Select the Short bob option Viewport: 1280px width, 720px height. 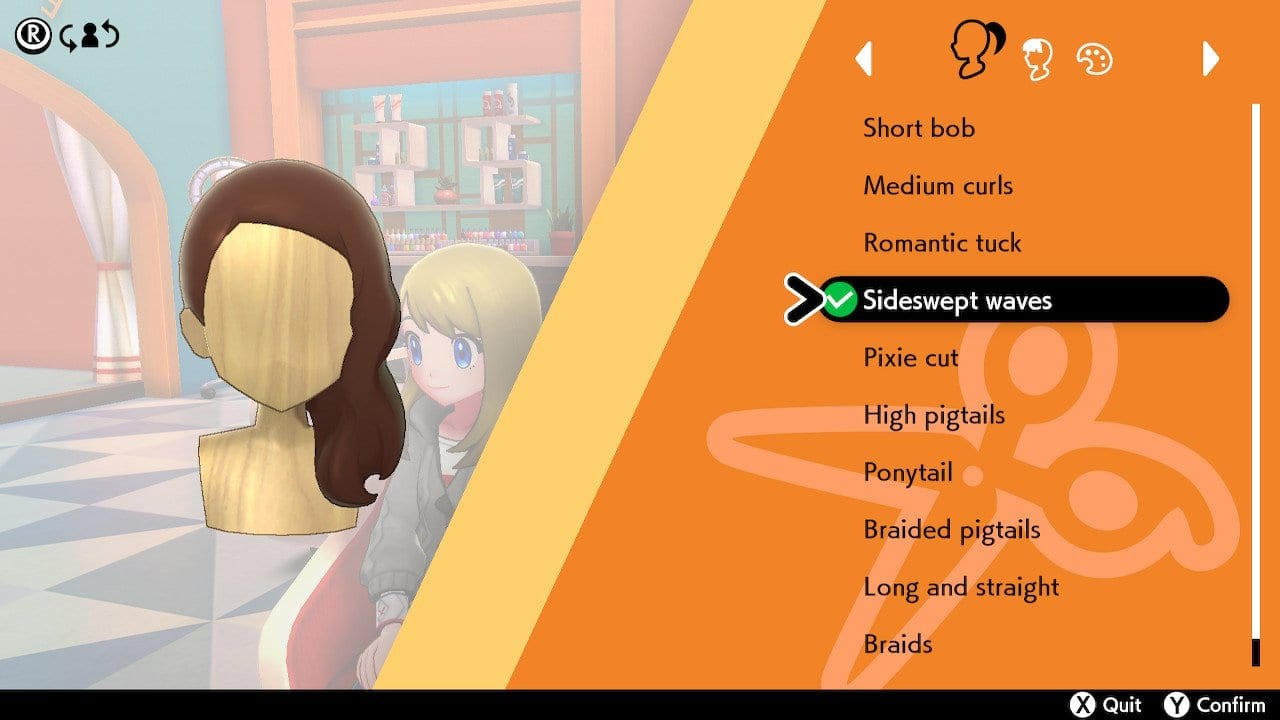(x=920, y=128)
